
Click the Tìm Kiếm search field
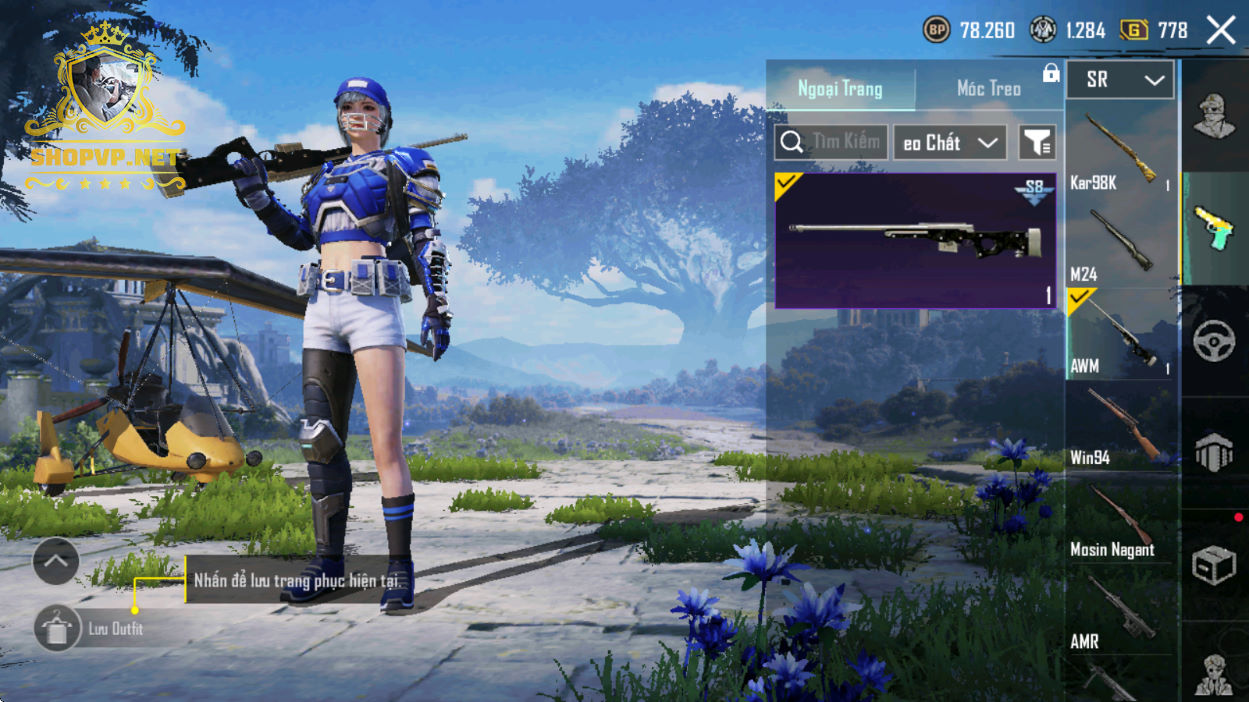(831, 142)
